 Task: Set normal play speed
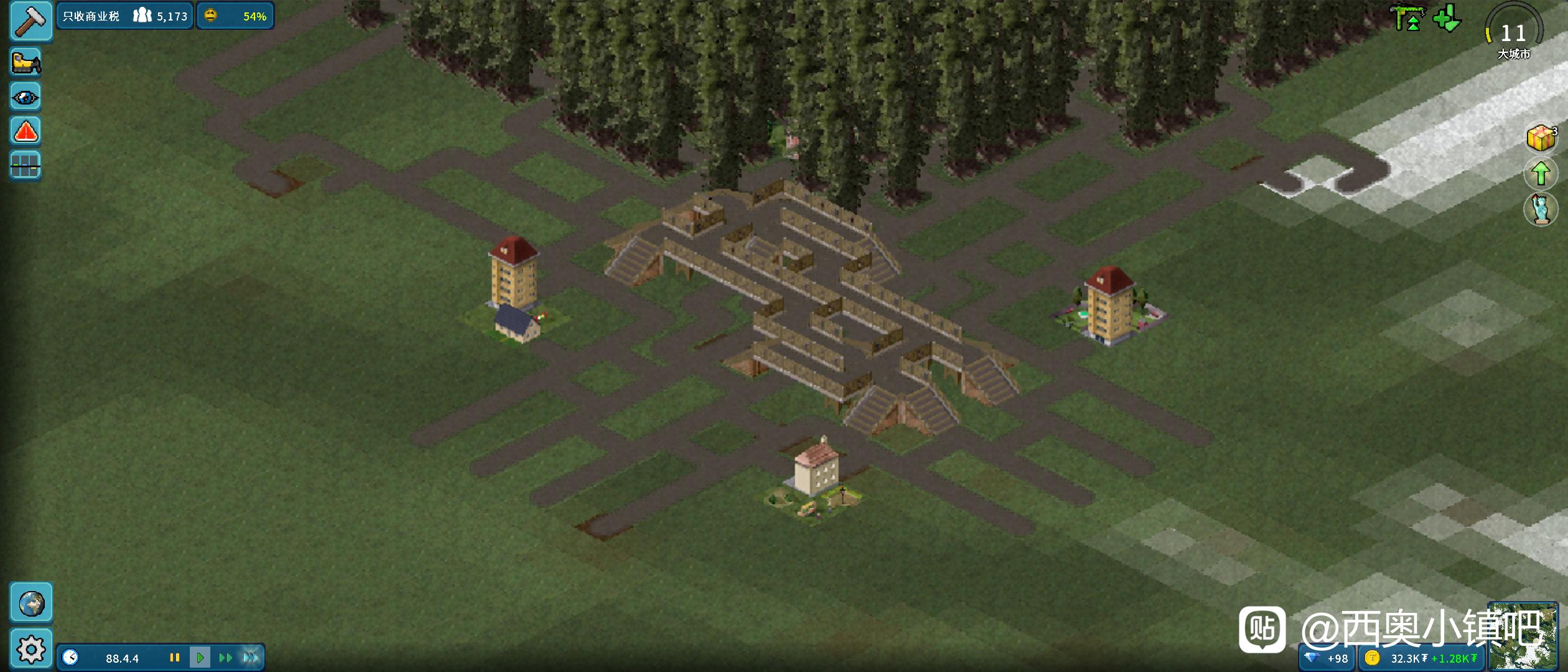pos(200,658)
